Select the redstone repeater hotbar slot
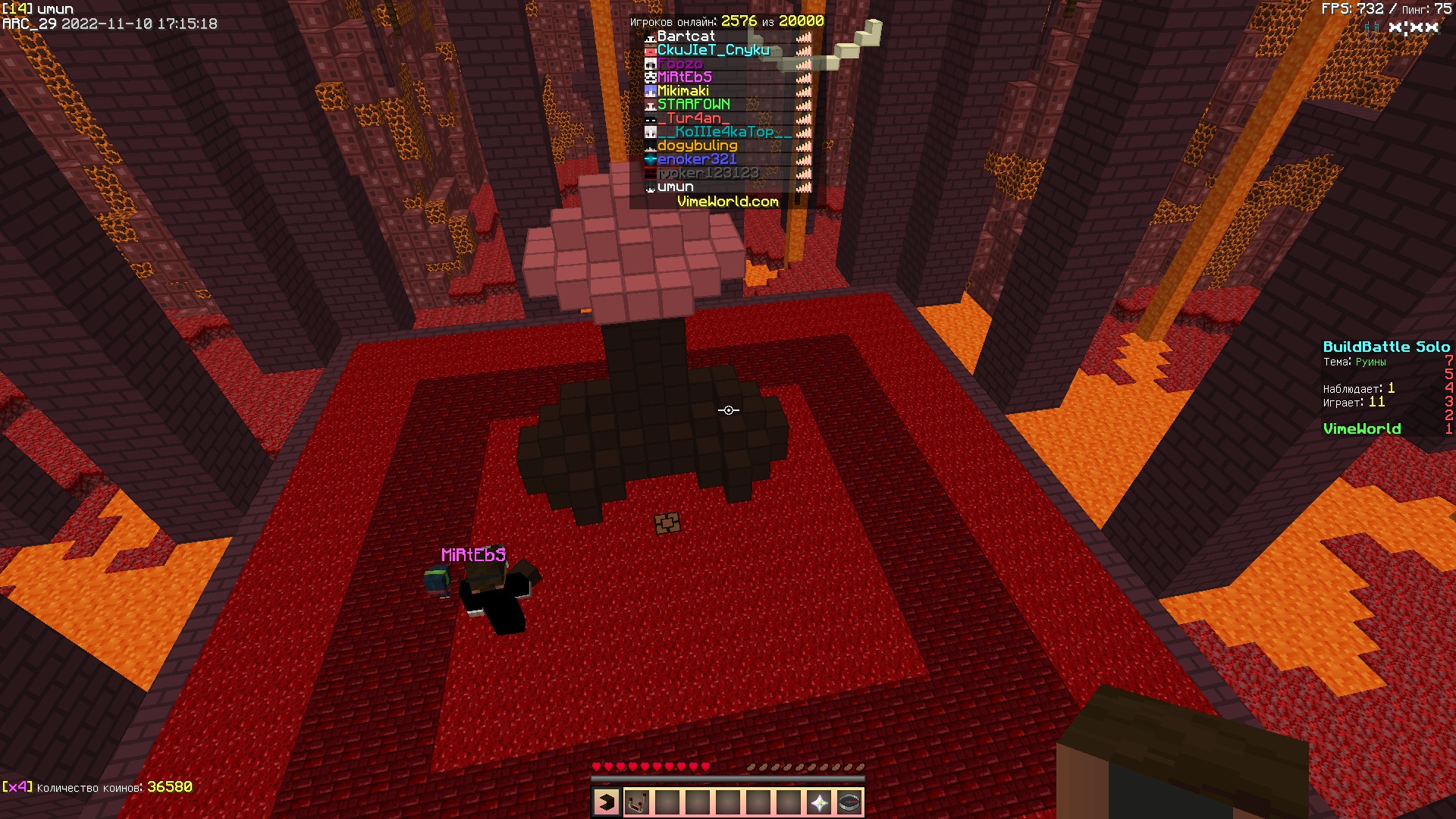This screenshot has width=1456, height=819. point(637,802)
